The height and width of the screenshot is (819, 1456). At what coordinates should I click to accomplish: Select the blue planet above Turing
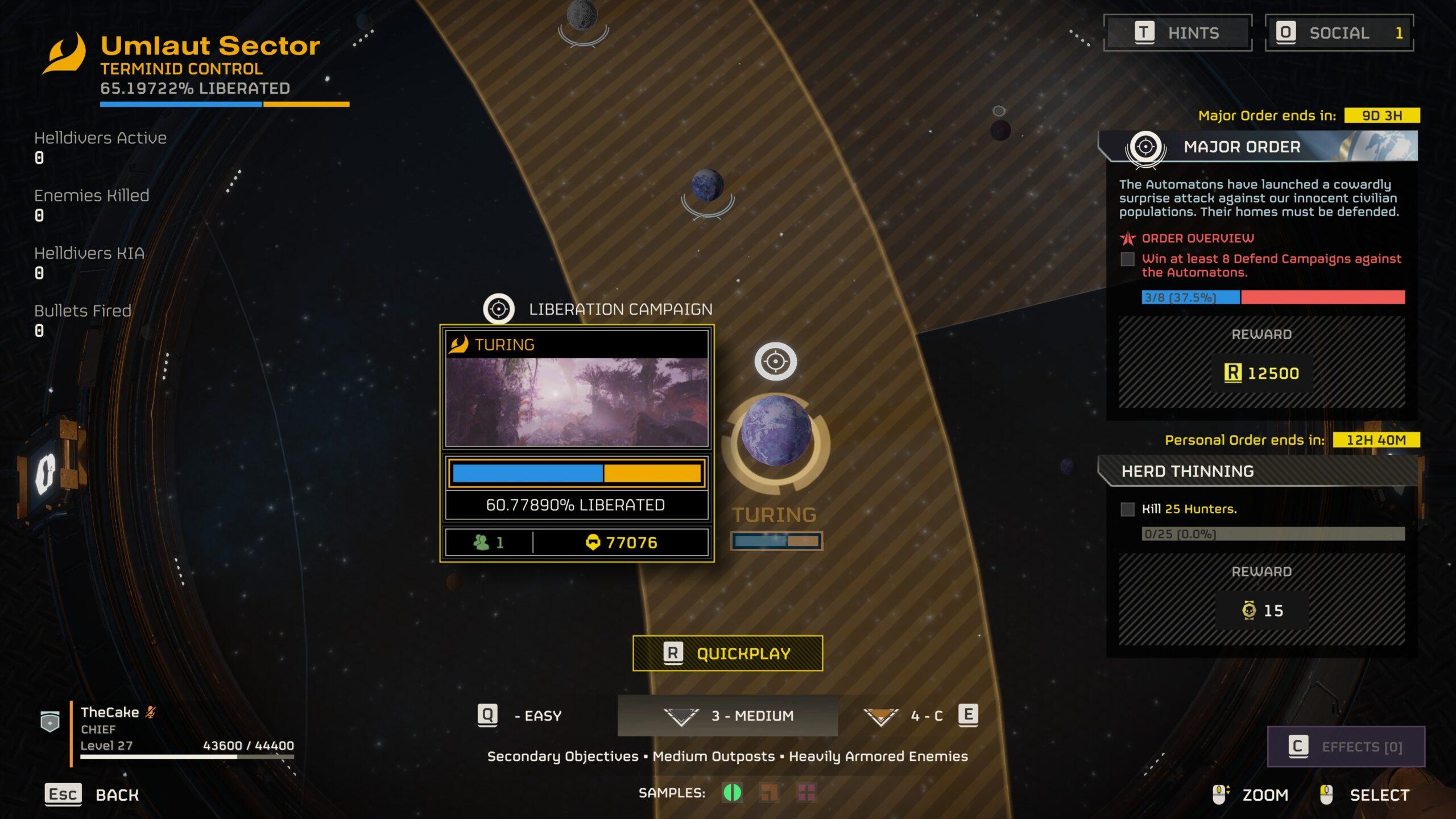(x=707, y=185)
